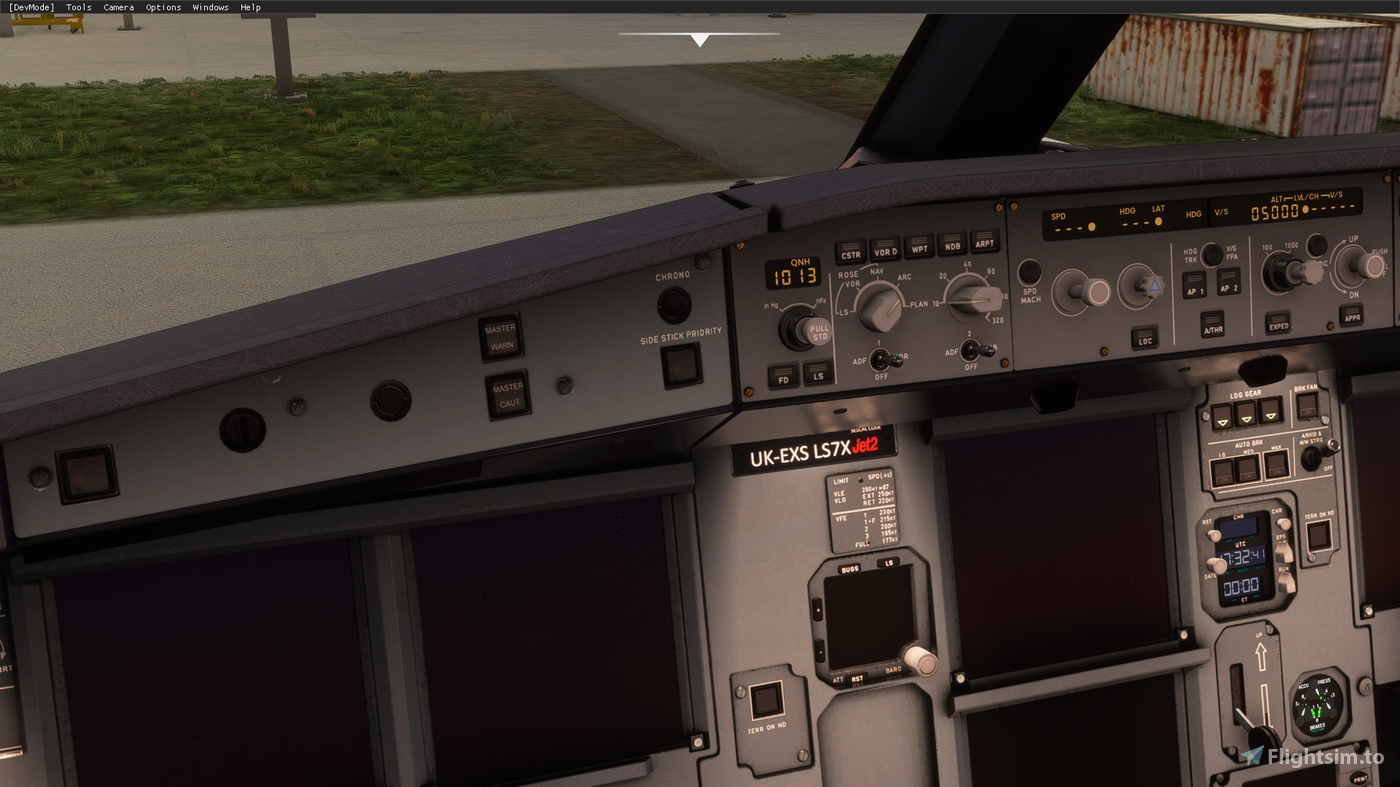Enable the ARPT airport display button
Image resolution: width=1400 pixels, height=787 pixels.
point(986,243)
